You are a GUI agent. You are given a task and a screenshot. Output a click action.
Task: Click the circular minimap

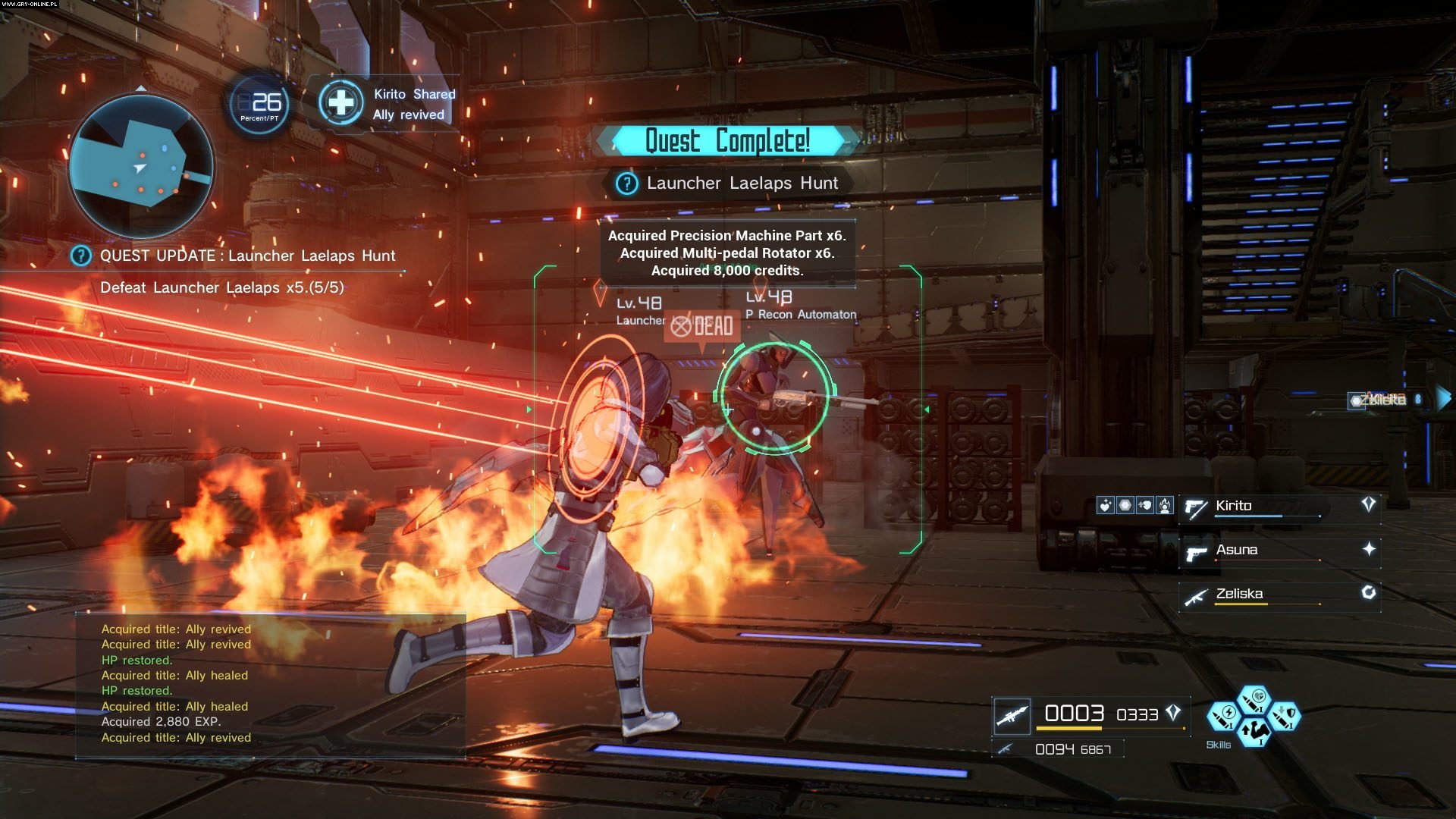[x=141, y=167]
